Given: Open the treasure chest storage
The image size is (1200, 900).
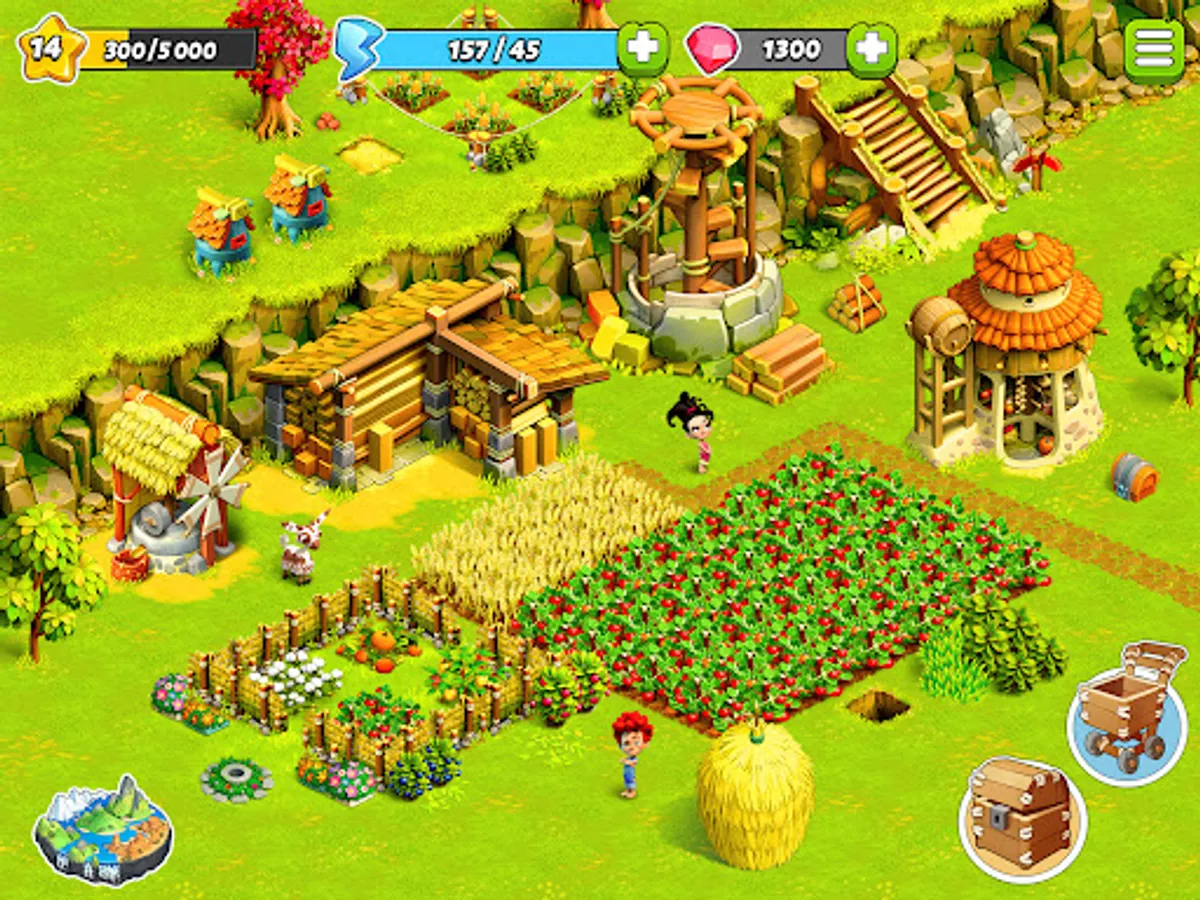Looking at the screenshot, I should click(1022, 819).
